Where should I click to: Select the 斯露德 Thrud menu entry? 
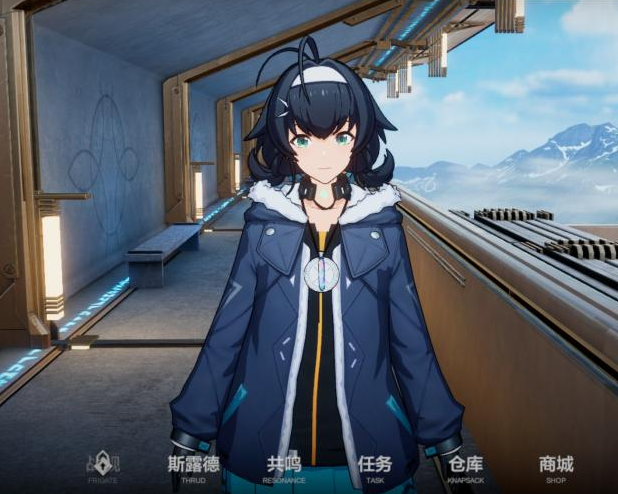(x=193, y=467)
